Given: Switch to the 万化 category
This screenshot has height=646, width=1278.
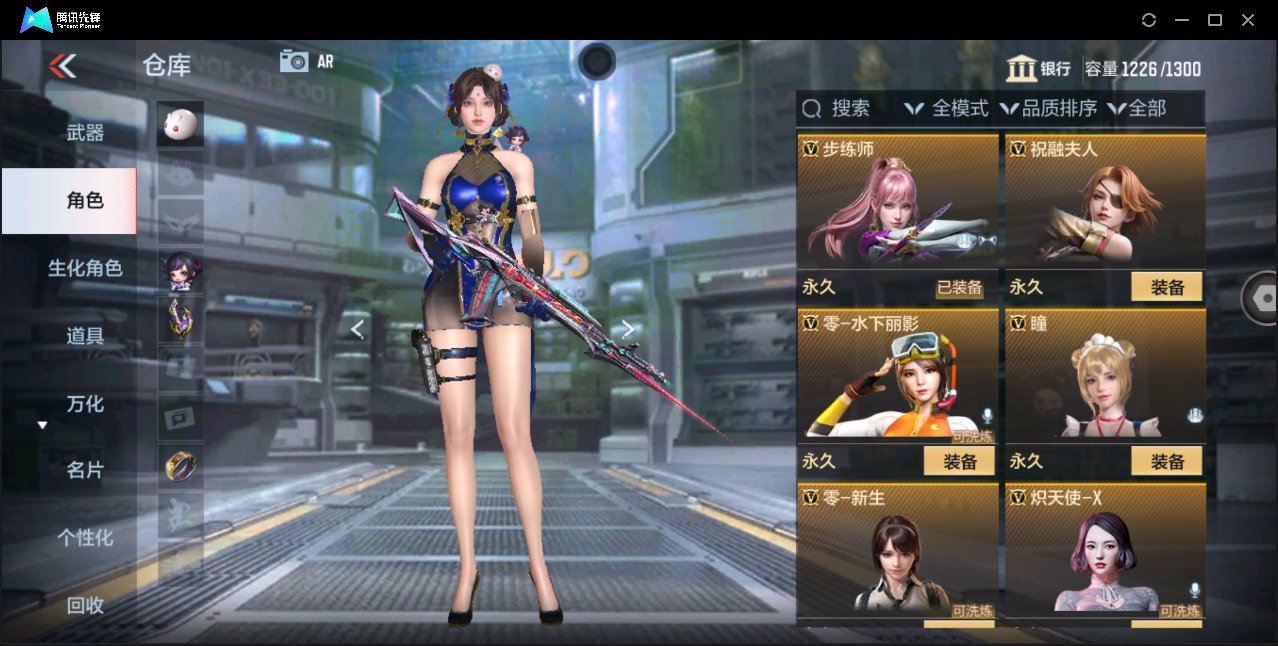Looking at the screenshot, I should pyautogui.click(x=85, y=404).
